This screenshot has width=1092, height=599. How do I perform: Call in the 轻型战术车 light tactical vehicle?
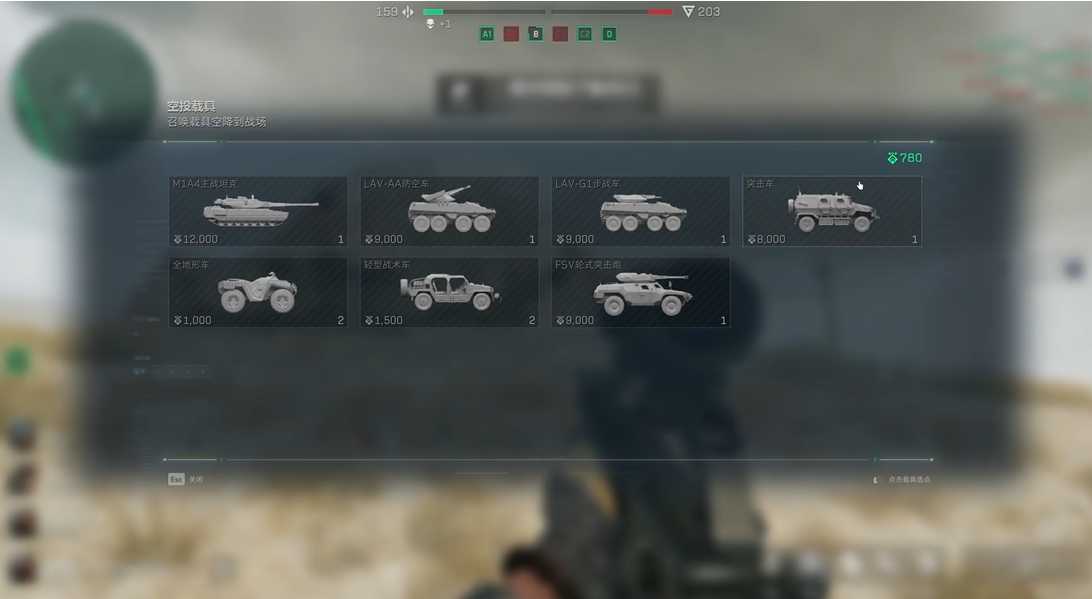coord(449,293)
